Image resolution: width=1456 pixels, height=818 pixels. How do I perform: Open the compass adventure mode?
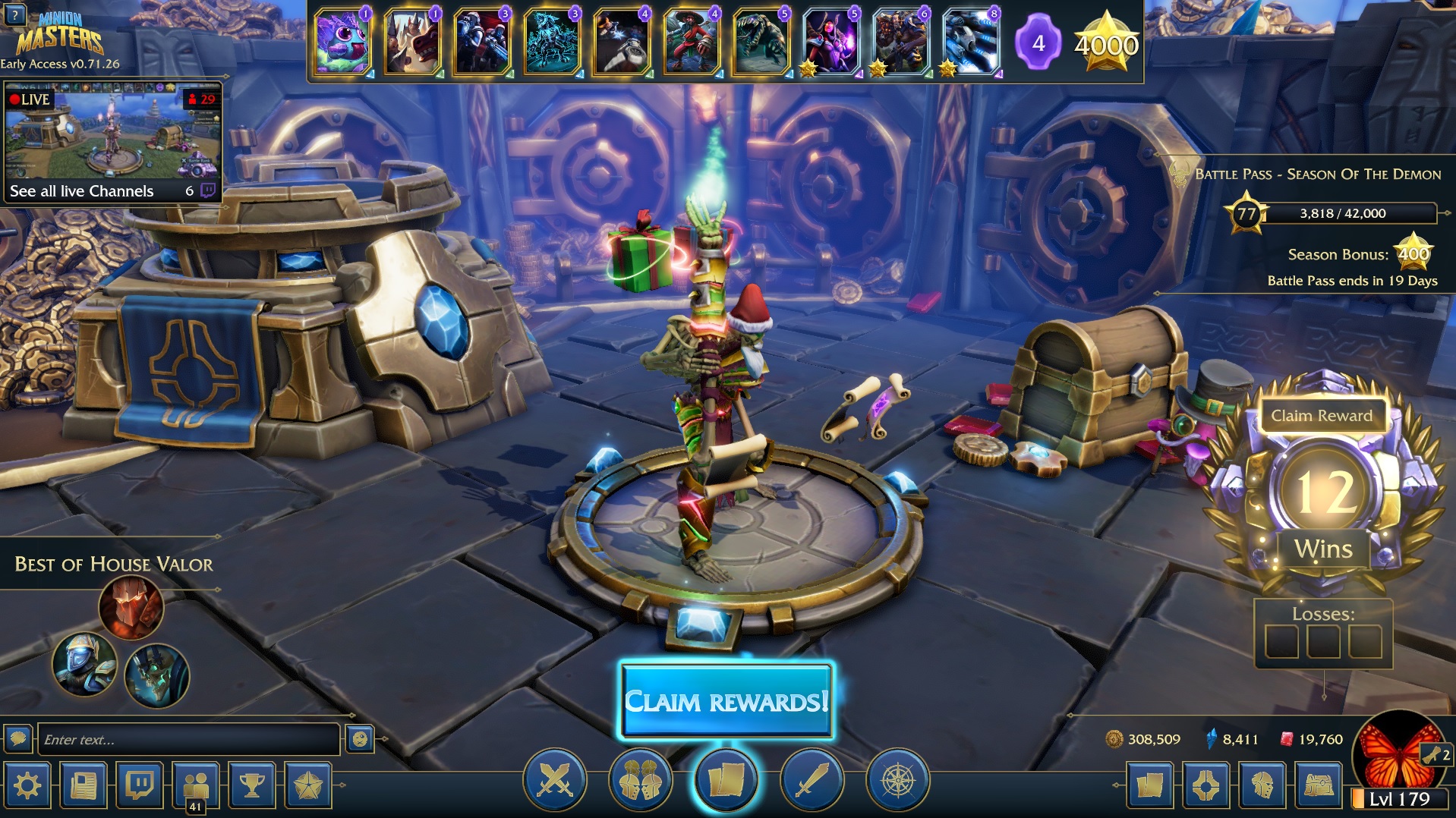[x=897, y=779]
